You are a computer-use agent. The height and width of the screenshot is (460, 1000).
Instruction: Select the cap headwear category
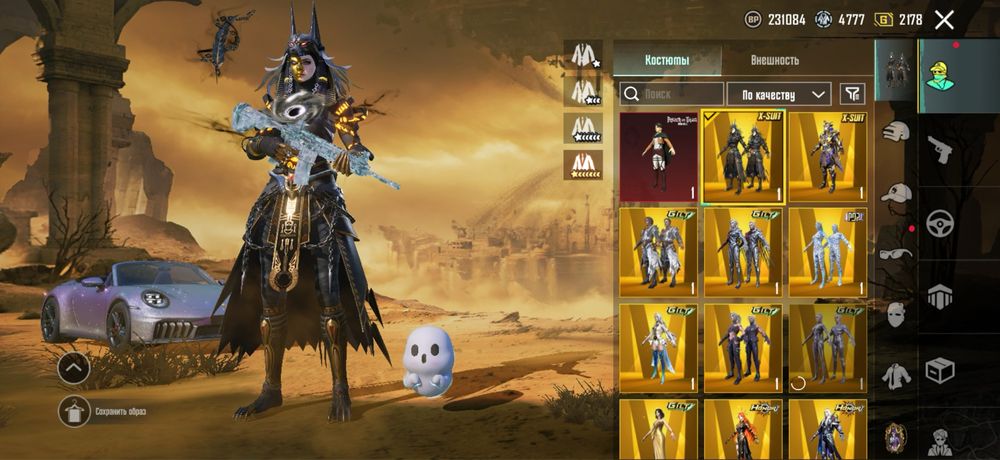click(896, 192)
